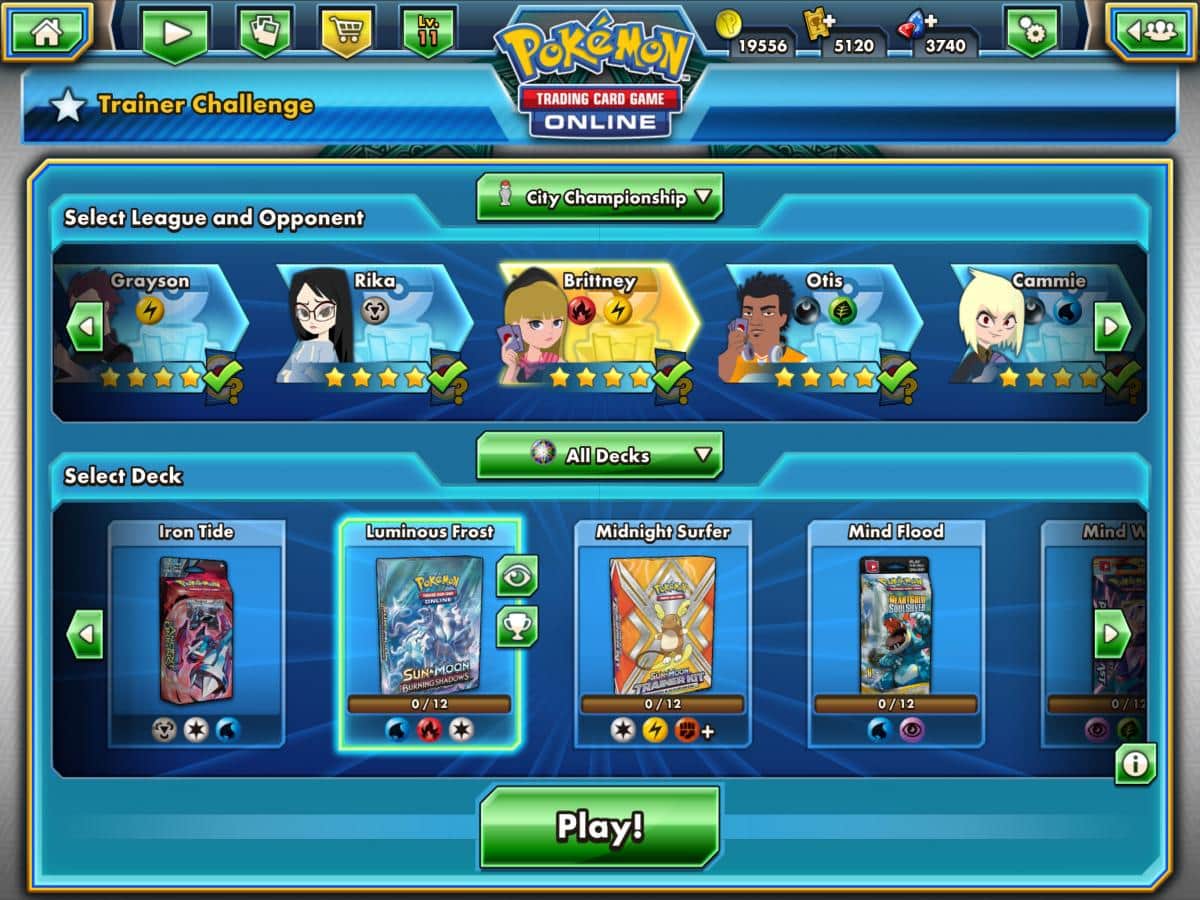This screenshot has height=900, width=1200.
Task: Open the shopping cart store
Action: click(346, 31)
